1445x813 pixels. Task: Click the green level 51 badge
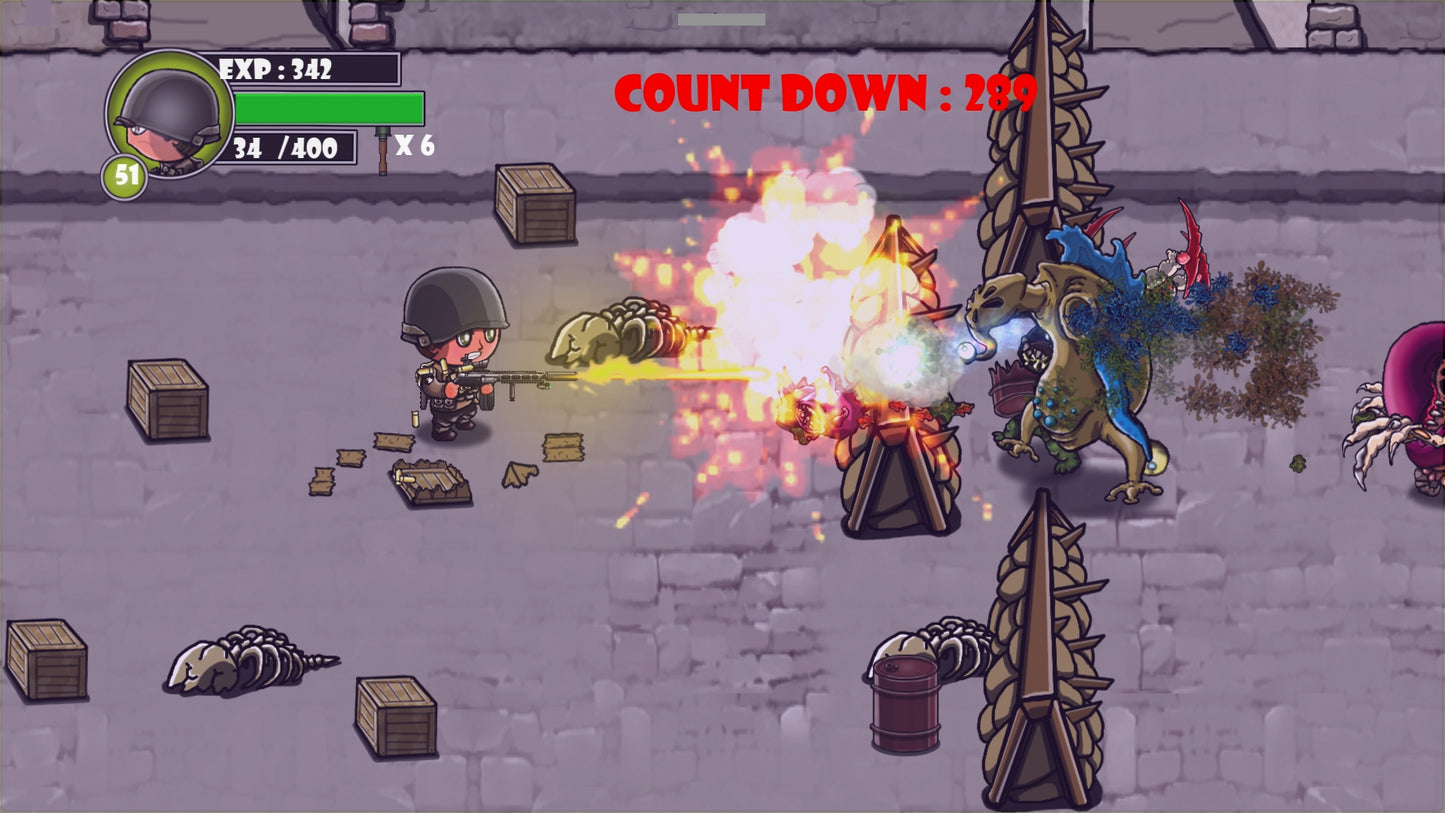click(x=125, y=176)
